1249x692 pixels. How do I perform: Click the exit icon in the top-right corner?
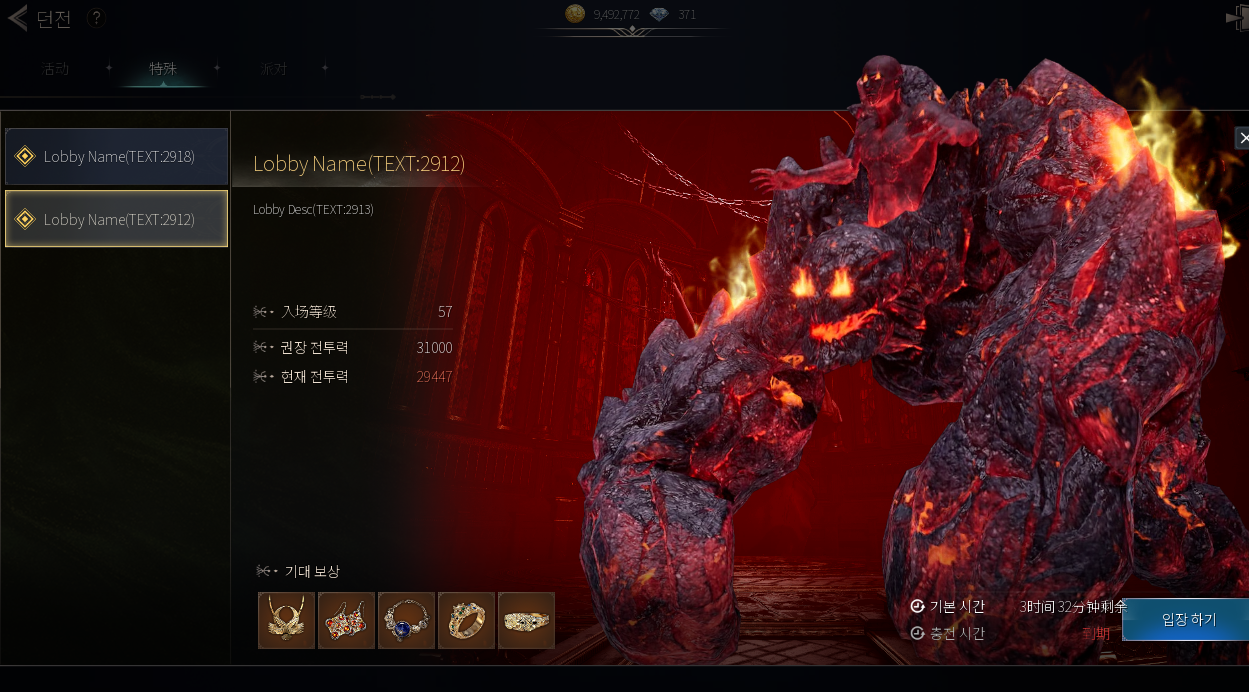pos(1238,17)
